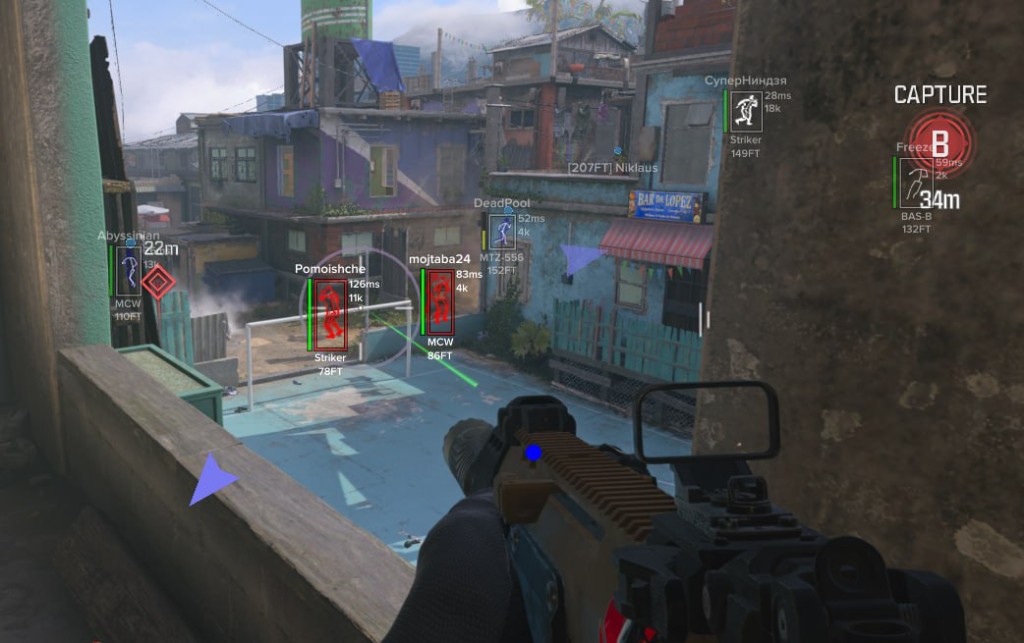The height and width of the screenshot is (643, 1024).
Task: Click the DeadPool player marker icon
Action: 502,232
